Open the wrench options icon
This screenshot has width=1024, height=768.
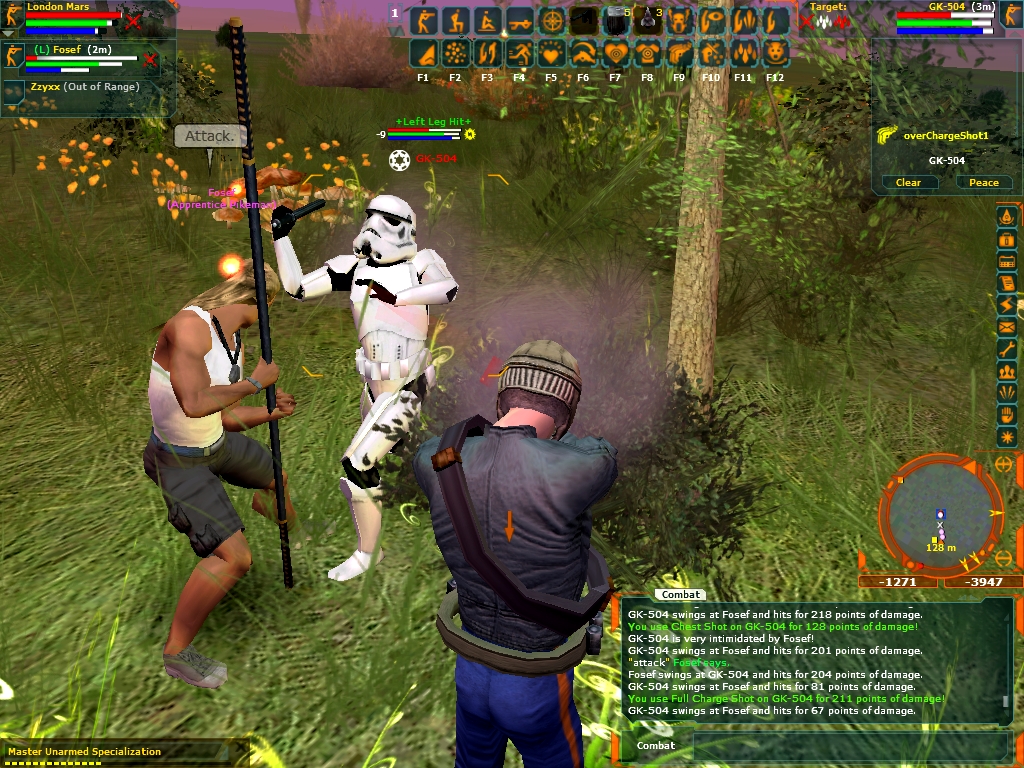coord(1006,349)
